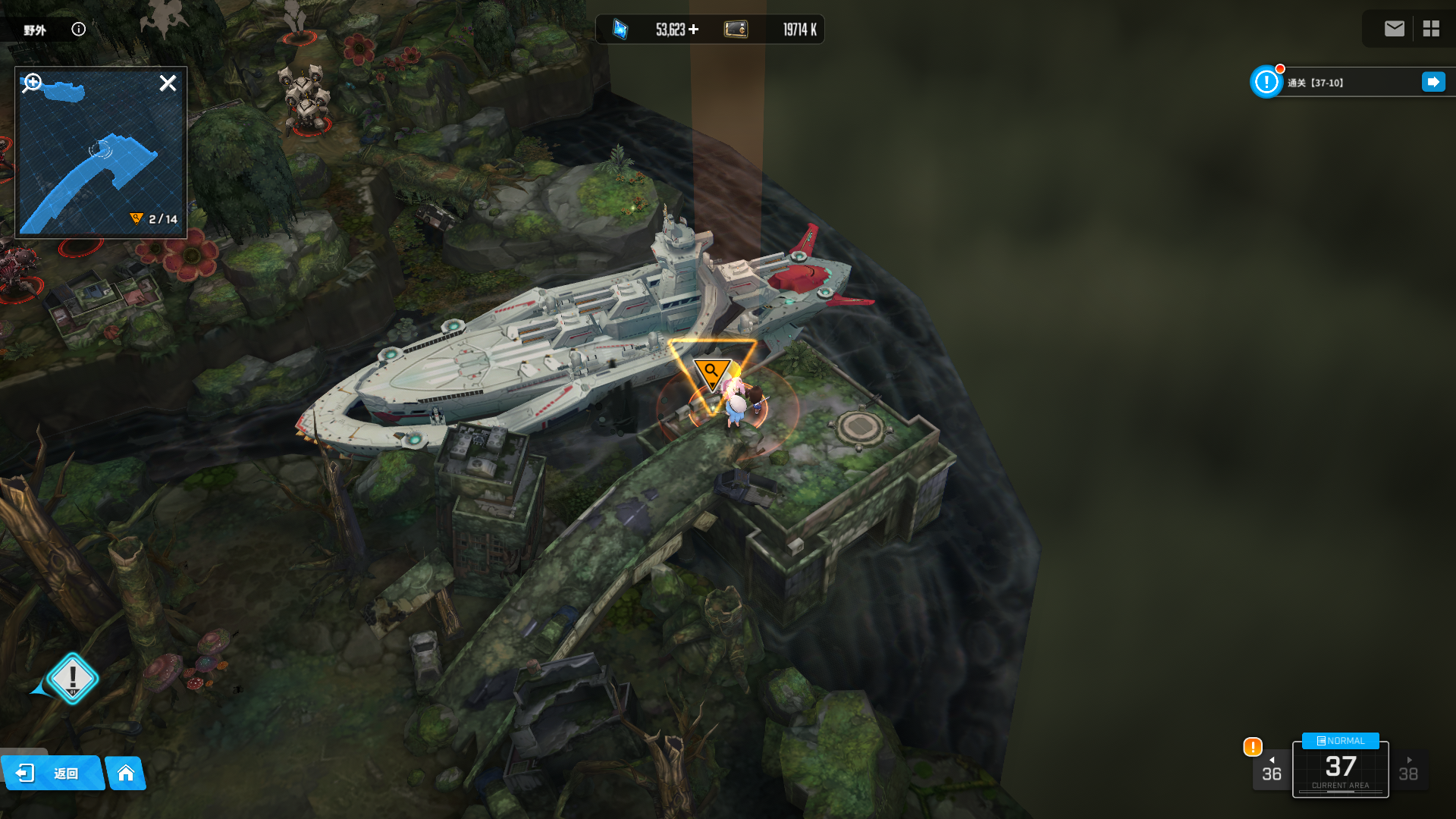This screenshot has height=819, width=1456.
Task: Return to the home screen
Action: (126, 773)
